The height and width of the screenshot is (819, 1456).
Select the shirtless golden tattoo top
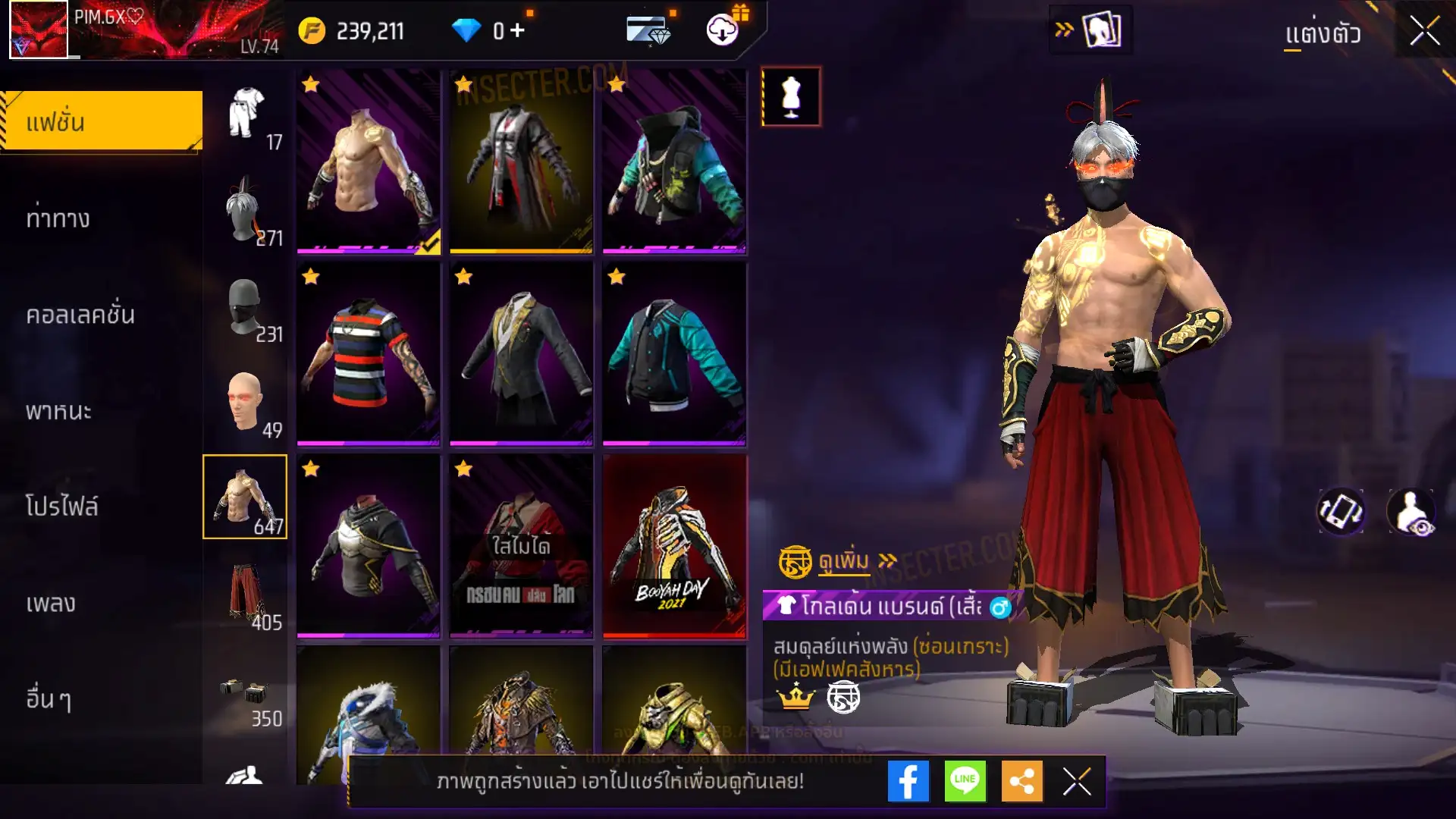369,161
